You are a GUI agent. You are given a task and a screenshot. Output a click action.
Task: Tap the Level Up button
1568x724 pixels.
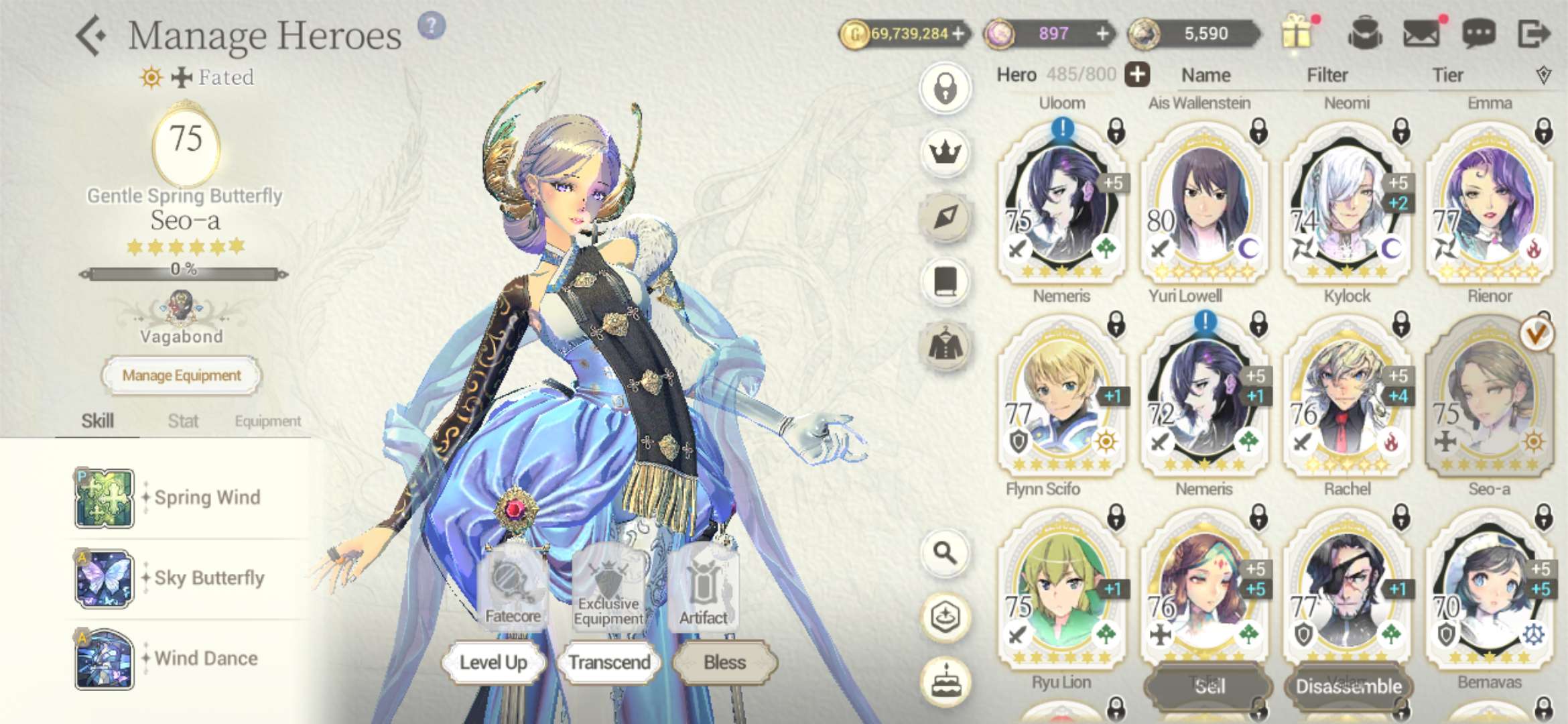493,662
